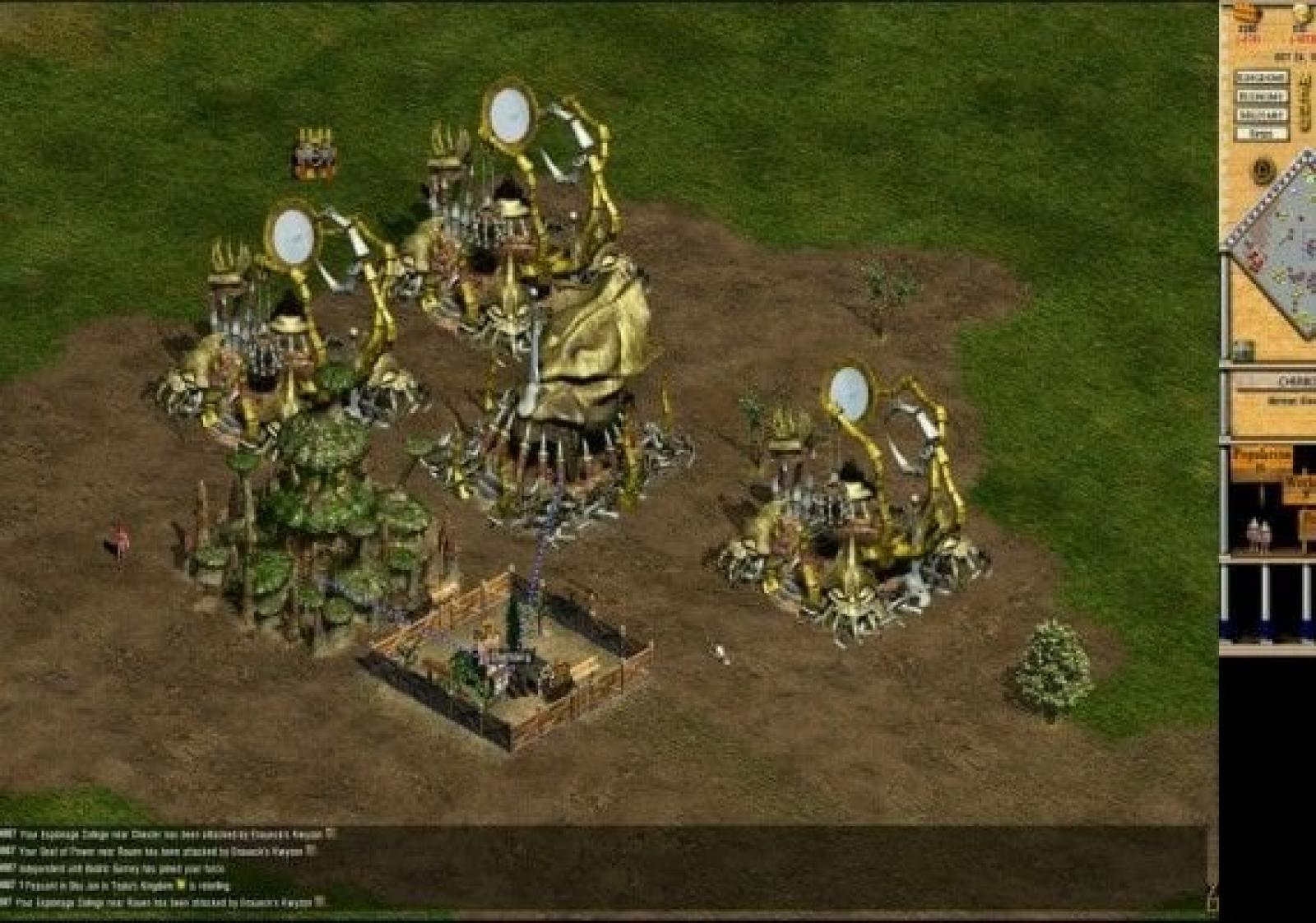Open the Kingdoms report button
This screenshot has height=923, width=1316.
coord(1262,77)
